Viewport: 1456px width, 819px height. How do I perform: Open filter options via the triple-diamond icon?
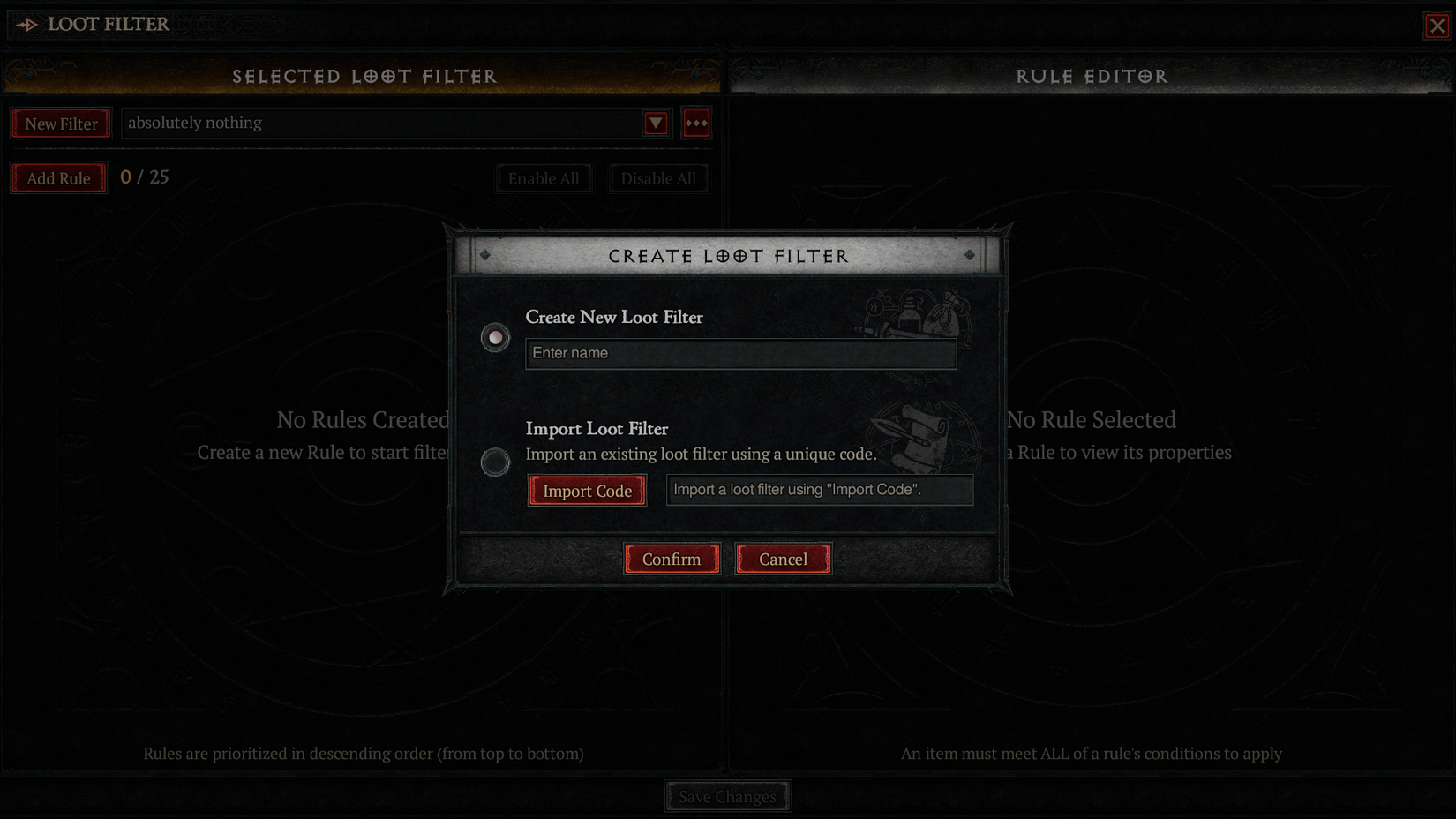click(696, 123)
